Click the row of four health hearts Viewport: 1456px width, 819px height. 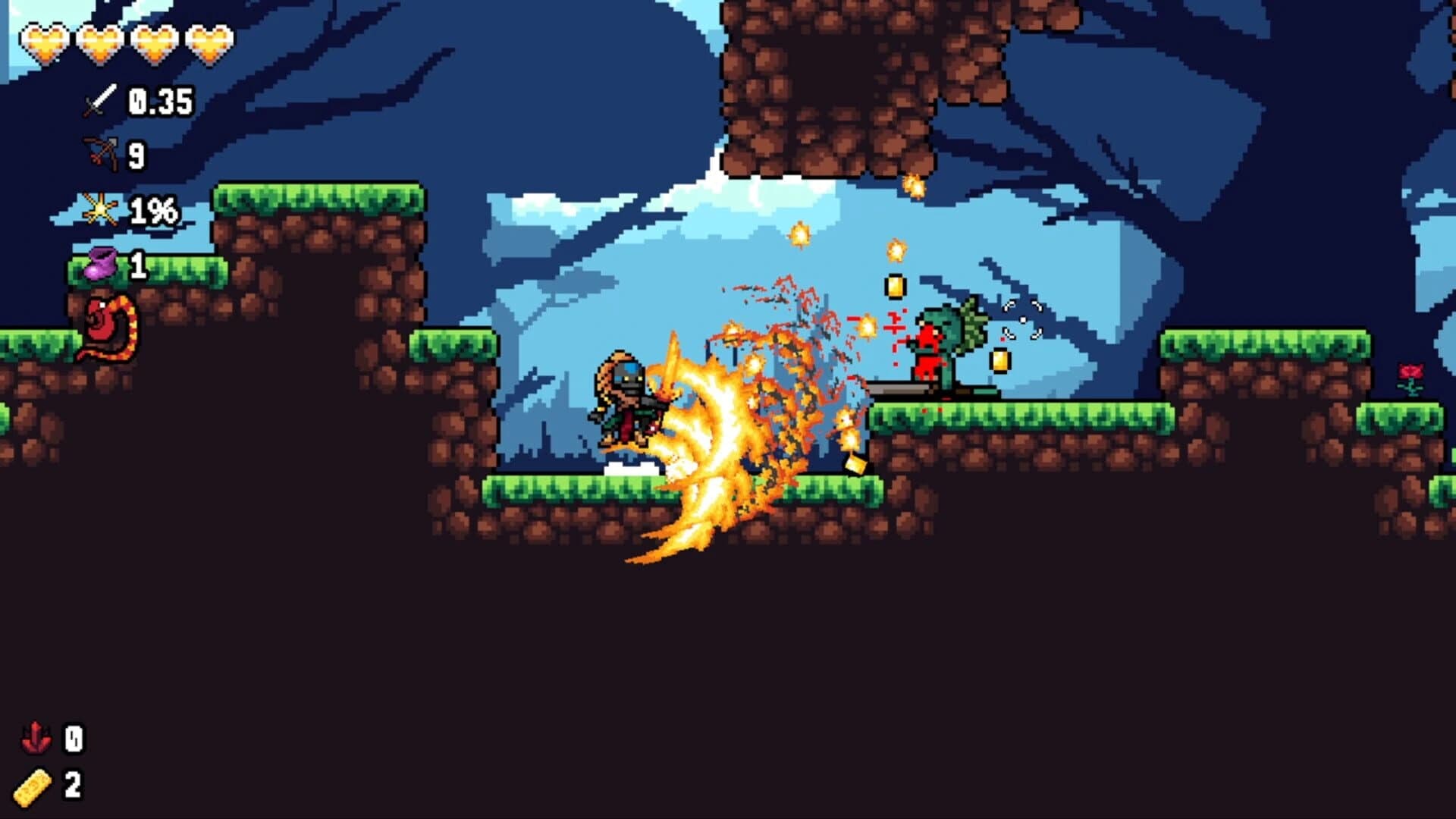[x=125, y=42]
